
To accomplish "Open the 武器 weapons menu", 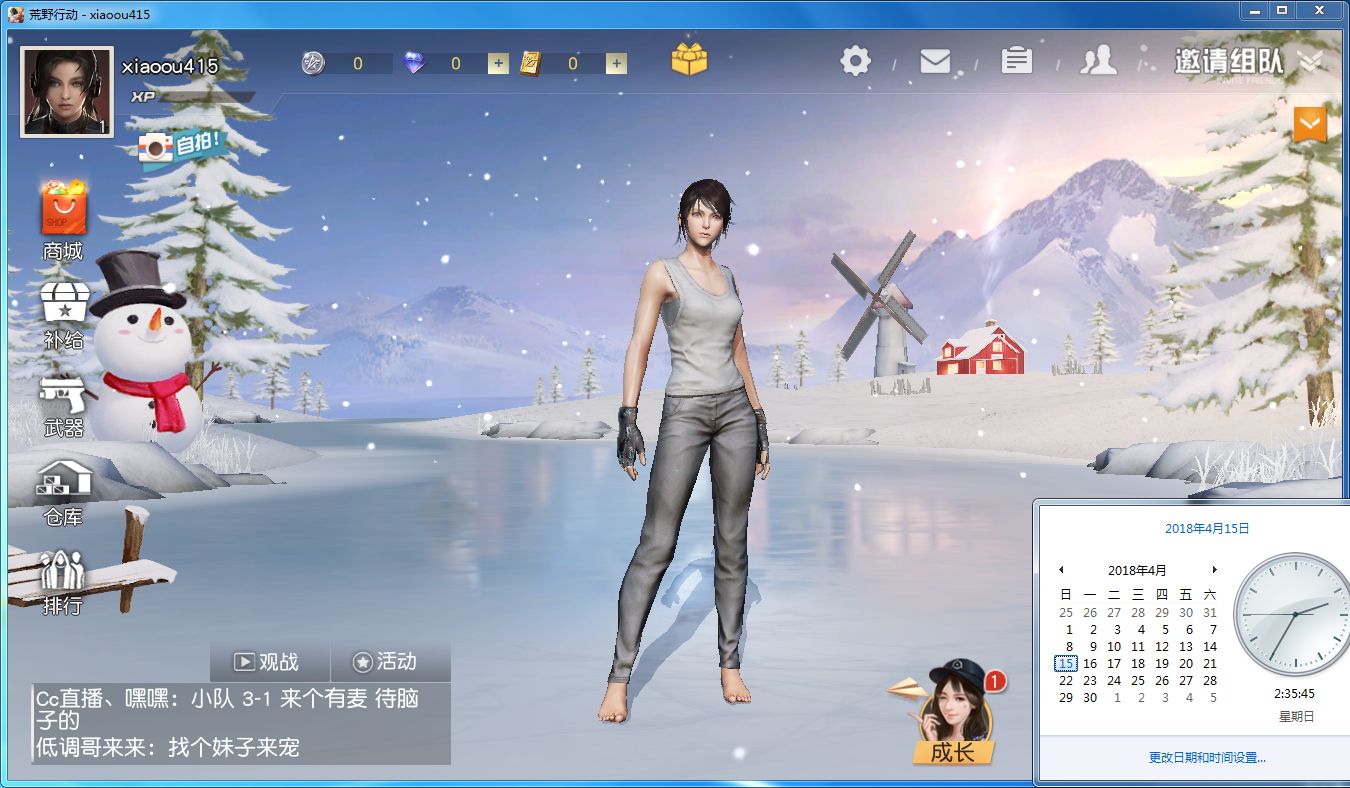I will point(64,405).
